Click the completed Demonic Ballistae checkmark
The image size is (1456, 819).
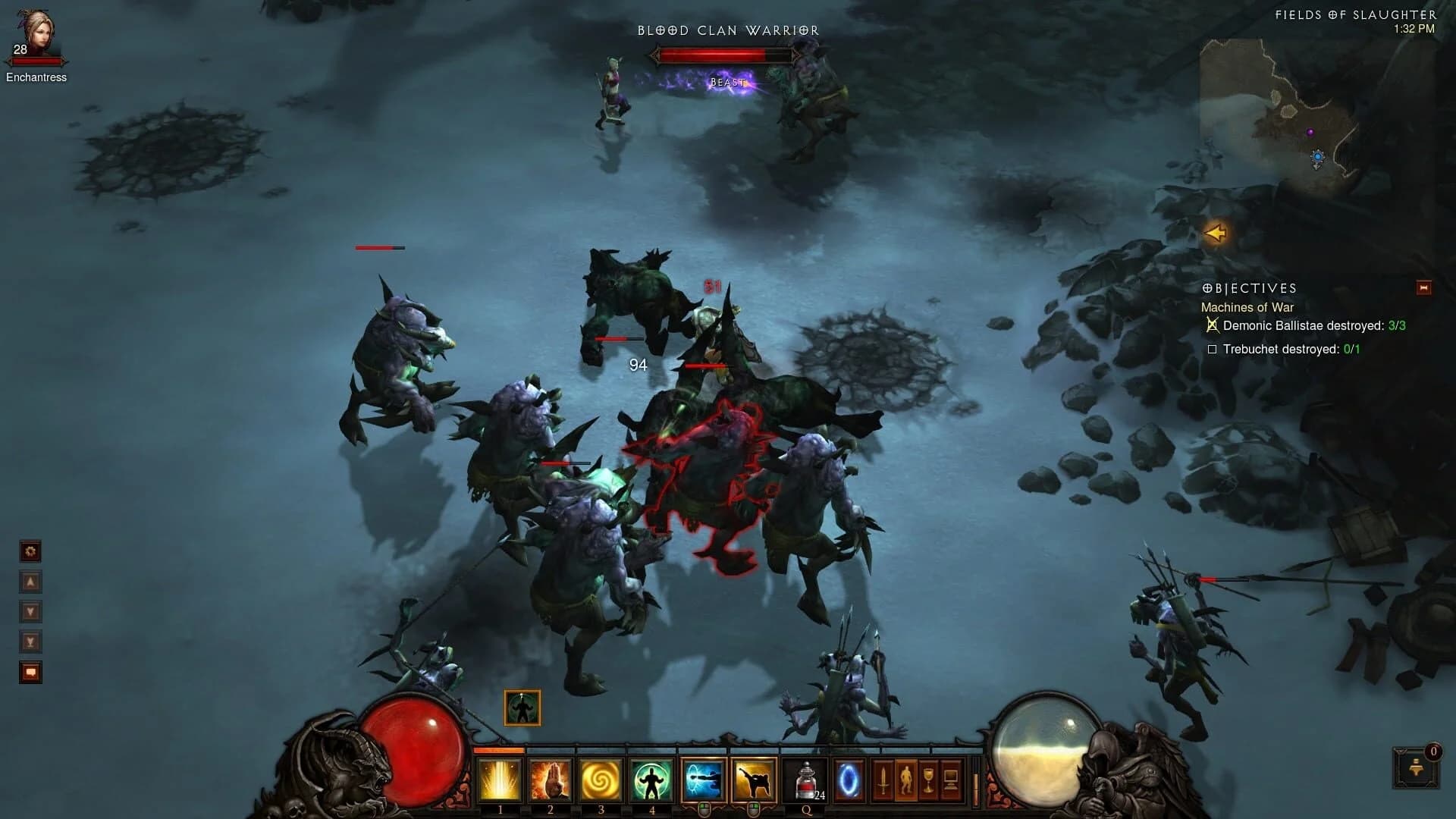tap(1213, 325)
